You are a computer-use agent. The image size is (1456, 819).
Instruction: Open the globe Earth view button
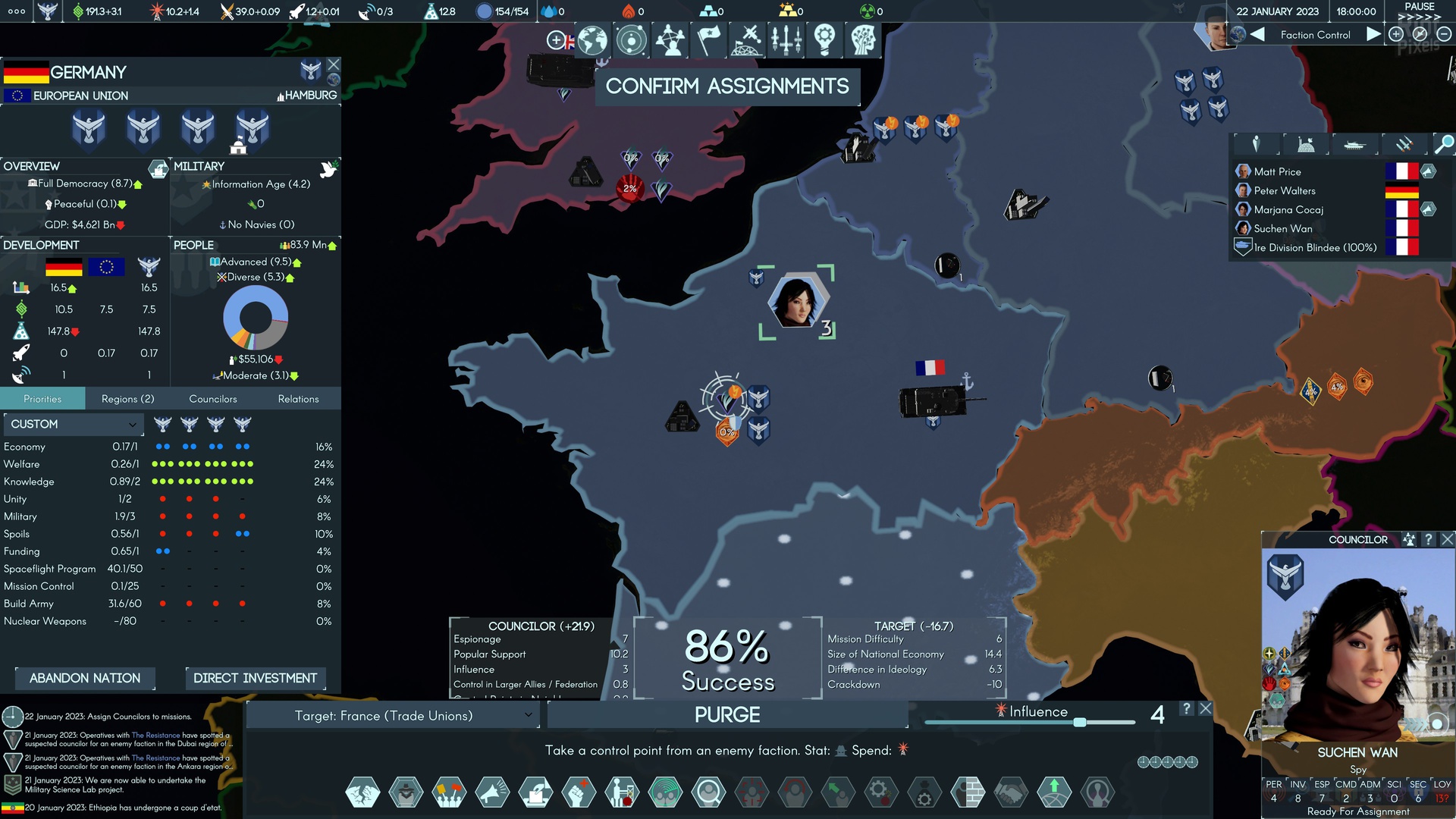coord(592,40)
